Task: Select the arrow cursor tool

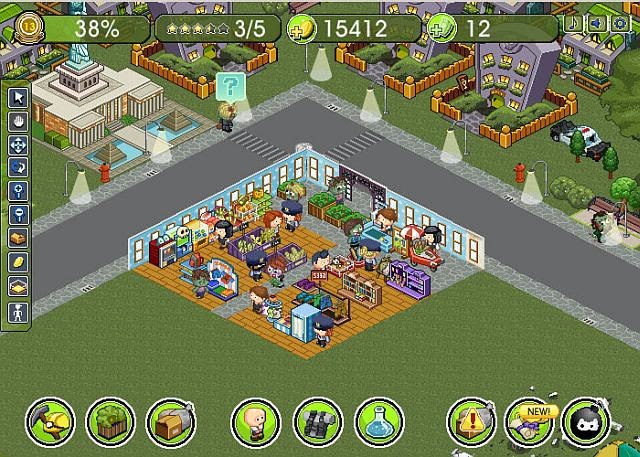Action: coord(18,98)
